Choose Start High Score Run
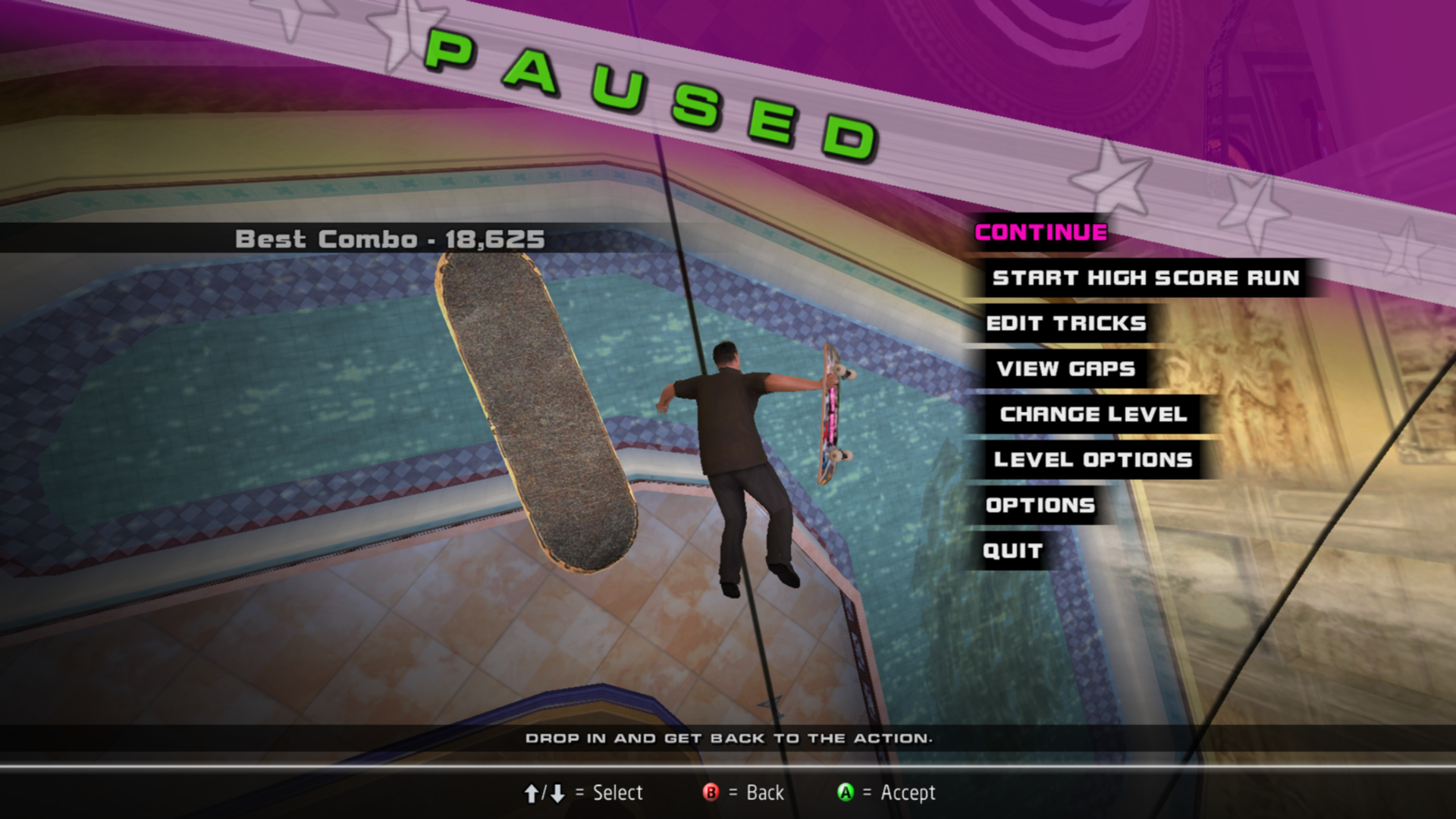Image resolution: width=1456 pixels, height=819 pixels. (x=1145, y=278)
